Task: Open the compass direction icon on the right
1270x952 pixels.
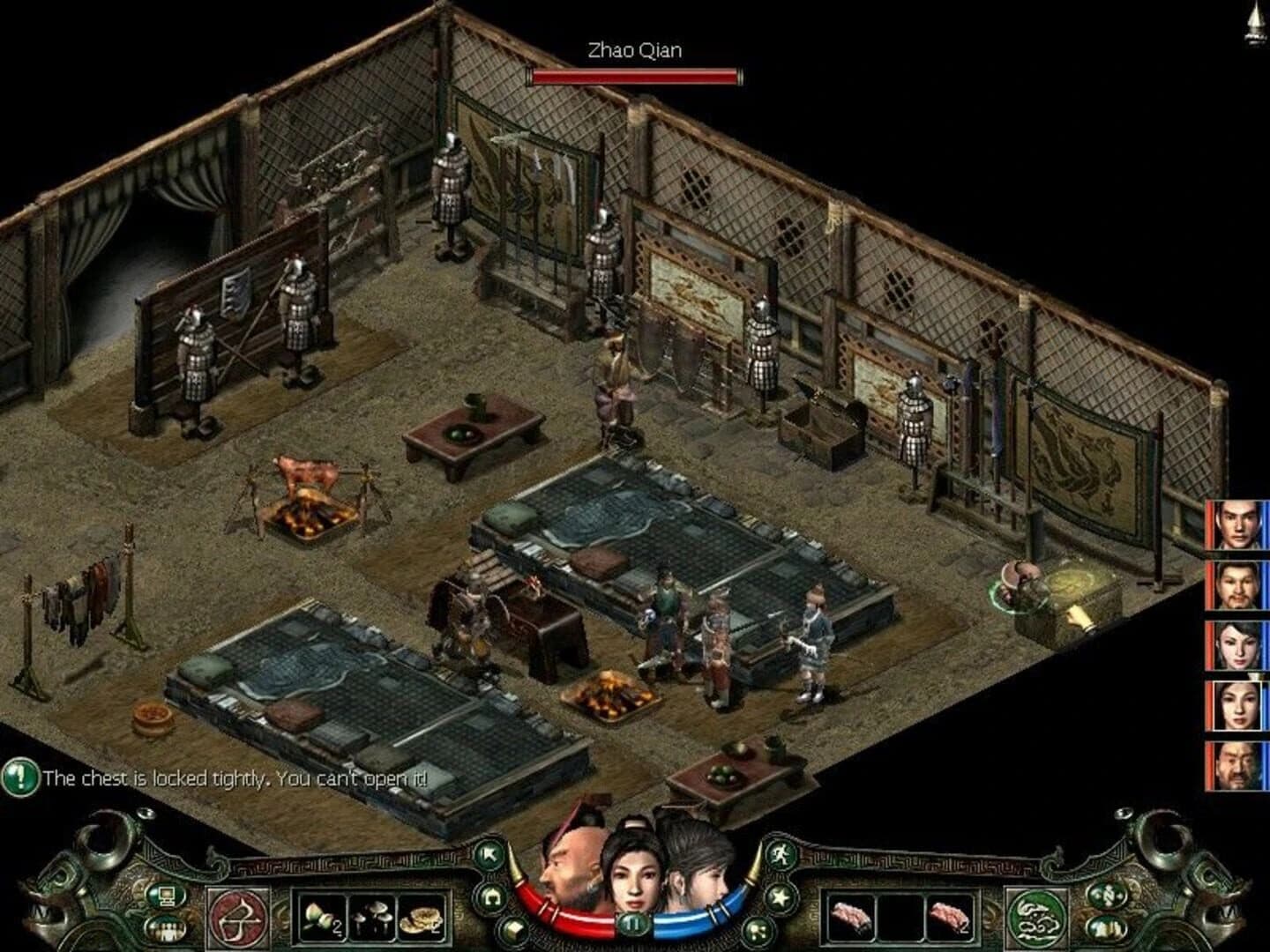Action: click(1109, 896)
